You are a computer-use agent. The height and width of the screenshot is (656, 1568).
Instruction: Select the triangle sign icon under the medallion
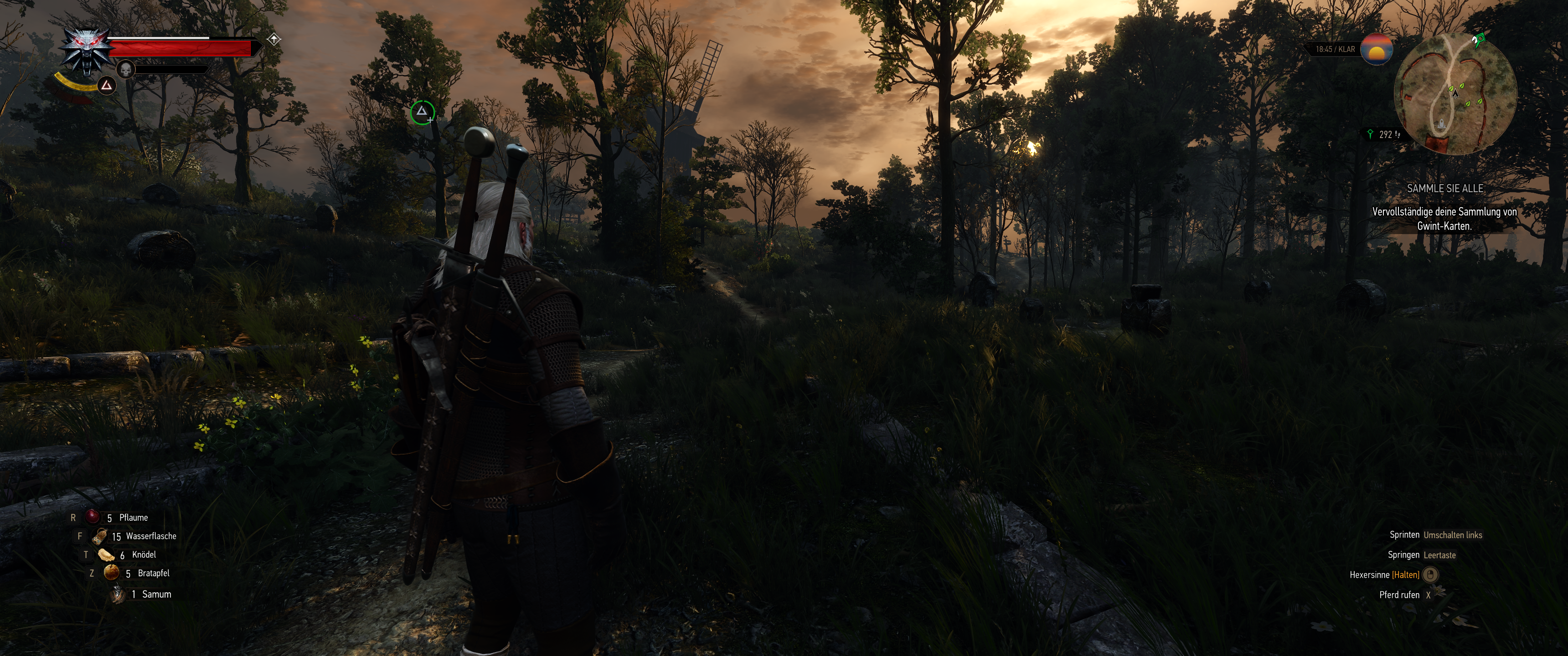click(x=107, y=86)
